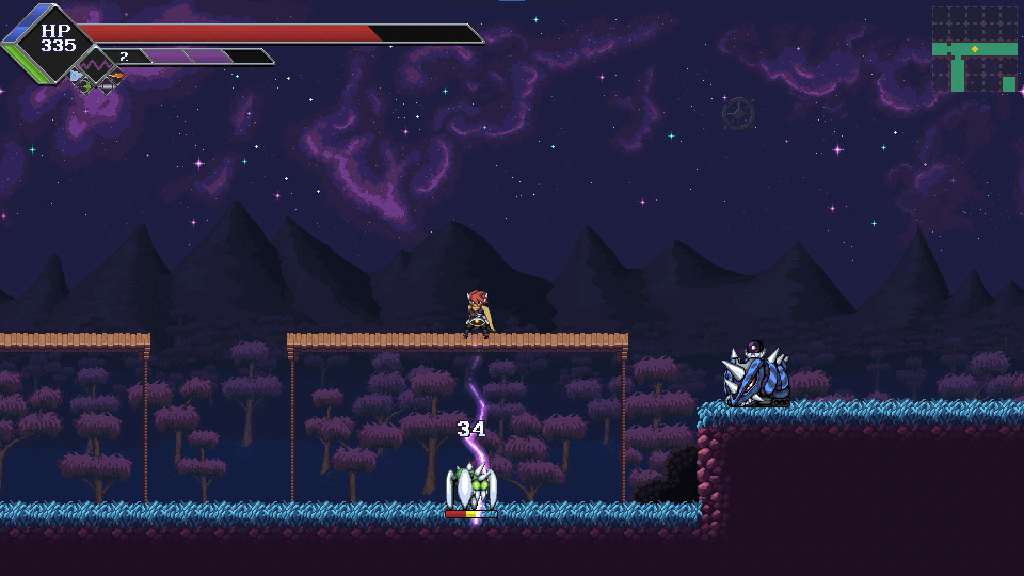Viewport: 1024px width, 576px height.
Task: Pick the pale blue ice spell icon
Action: coord(75,75)
